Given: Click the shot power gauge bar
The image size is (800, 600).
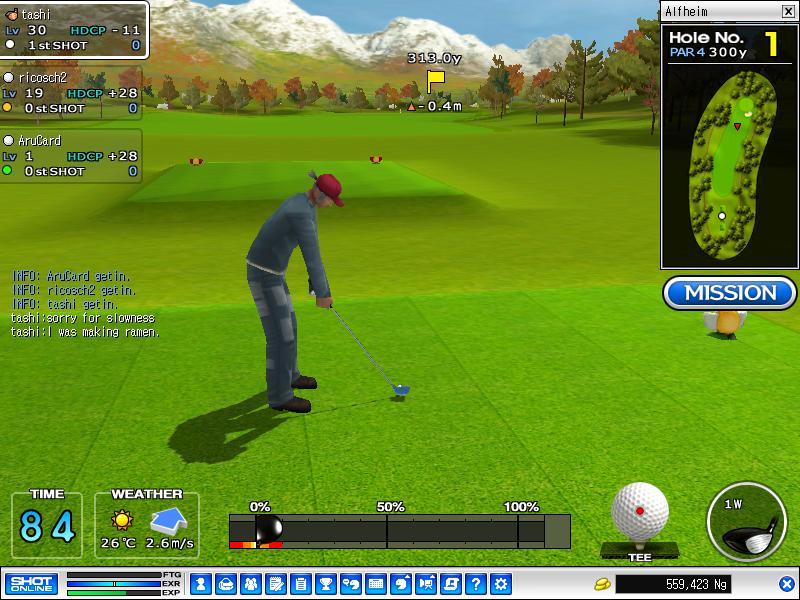Looking at the screenshot, I should click(x=399, y=530).
